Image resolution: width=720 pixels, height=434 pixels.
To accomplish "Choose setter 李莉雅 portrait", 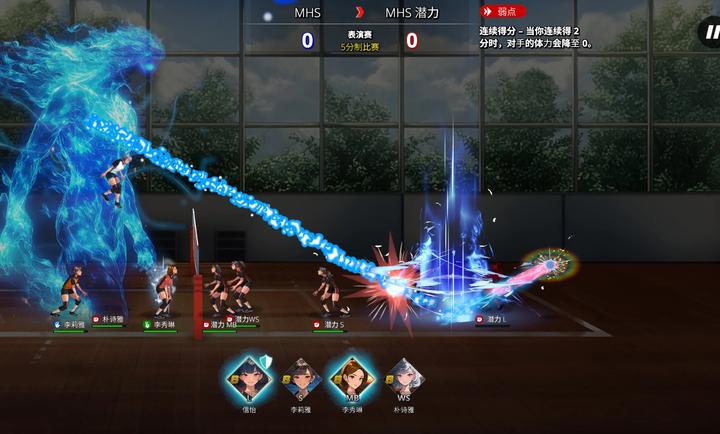I will (x=301, y=378).
